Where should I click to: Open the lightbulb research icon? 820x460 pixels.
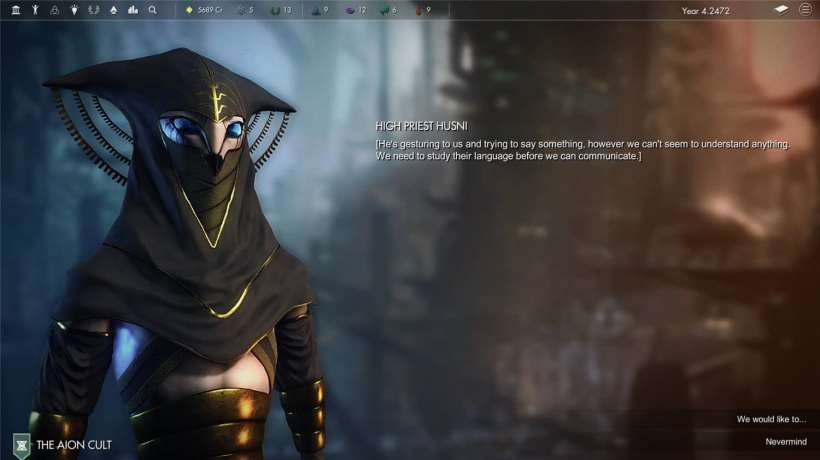pos(73,10)
